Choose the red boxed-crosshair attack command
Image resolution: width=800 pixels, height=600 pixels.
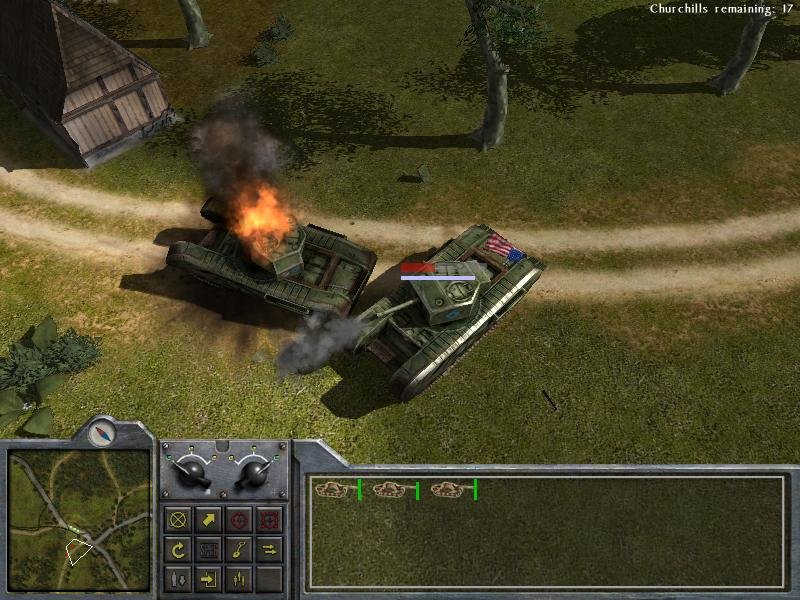point(269,520)
